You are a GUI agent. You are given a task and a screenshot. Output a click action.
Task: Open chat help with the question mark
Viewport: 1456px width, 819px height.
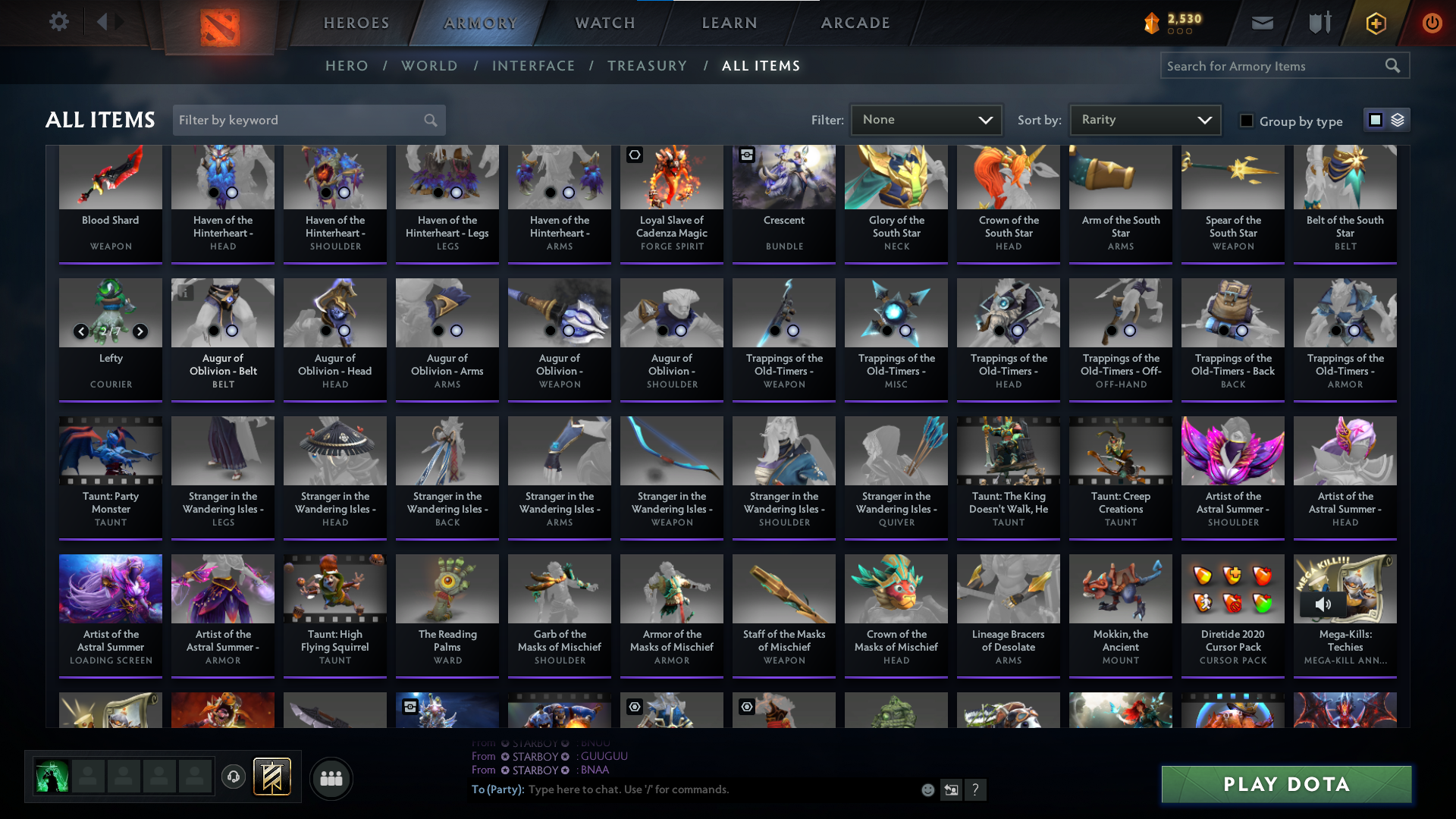976,789
